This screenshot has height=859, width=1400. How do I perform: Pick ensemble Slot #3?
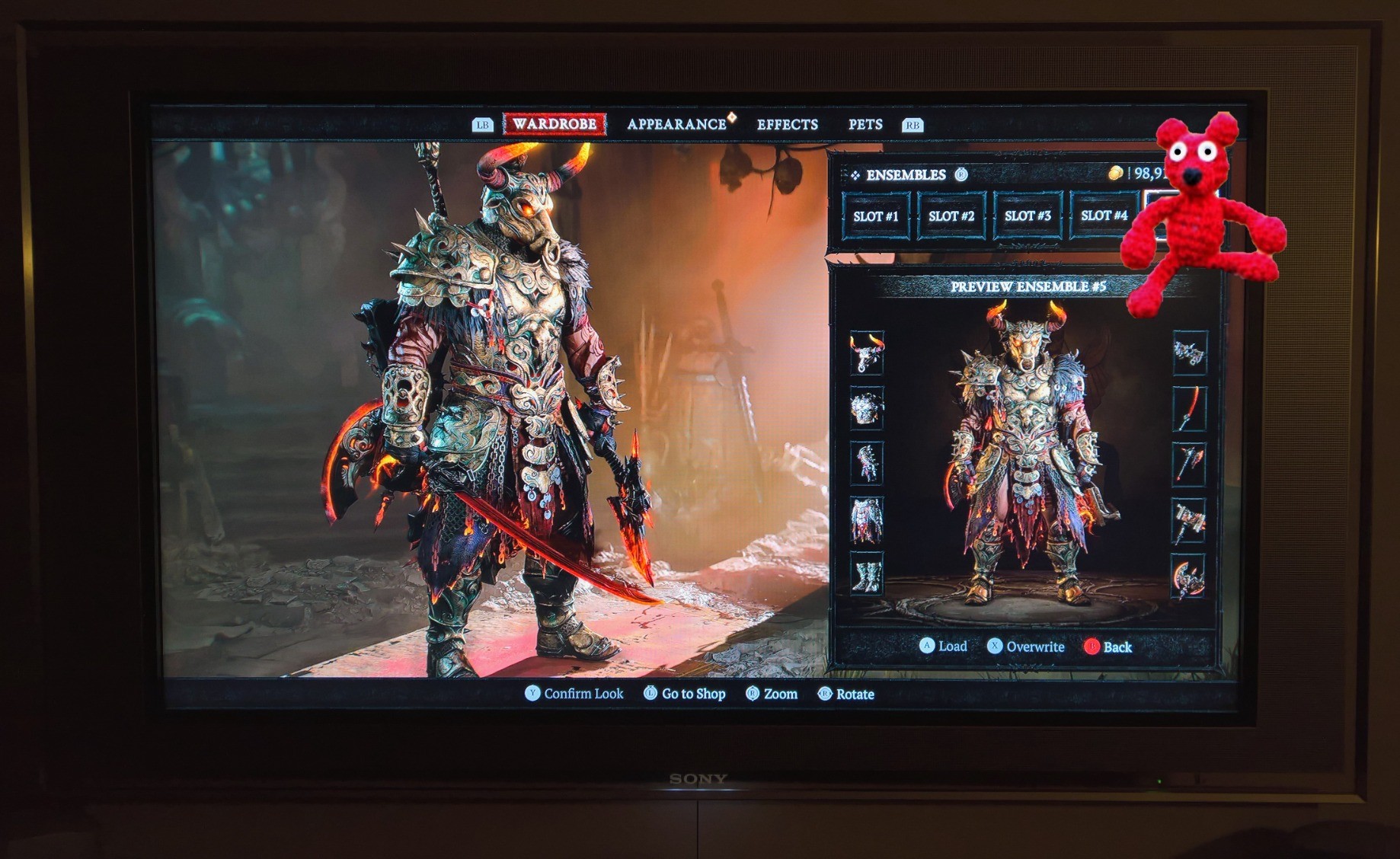click(1028, 216)
